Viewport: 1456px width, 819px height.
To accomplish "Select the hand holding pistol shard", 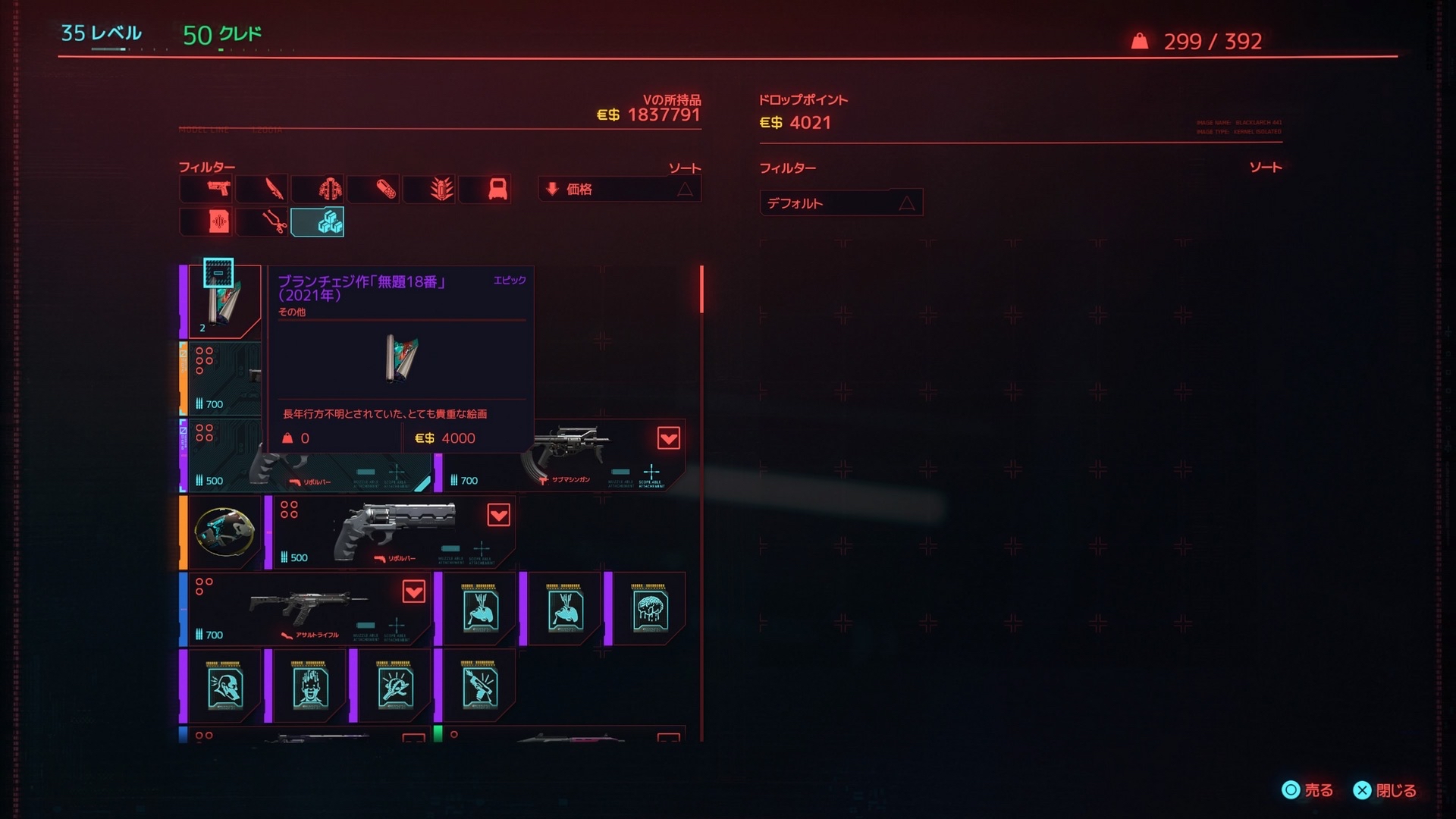I will point(479,686).
